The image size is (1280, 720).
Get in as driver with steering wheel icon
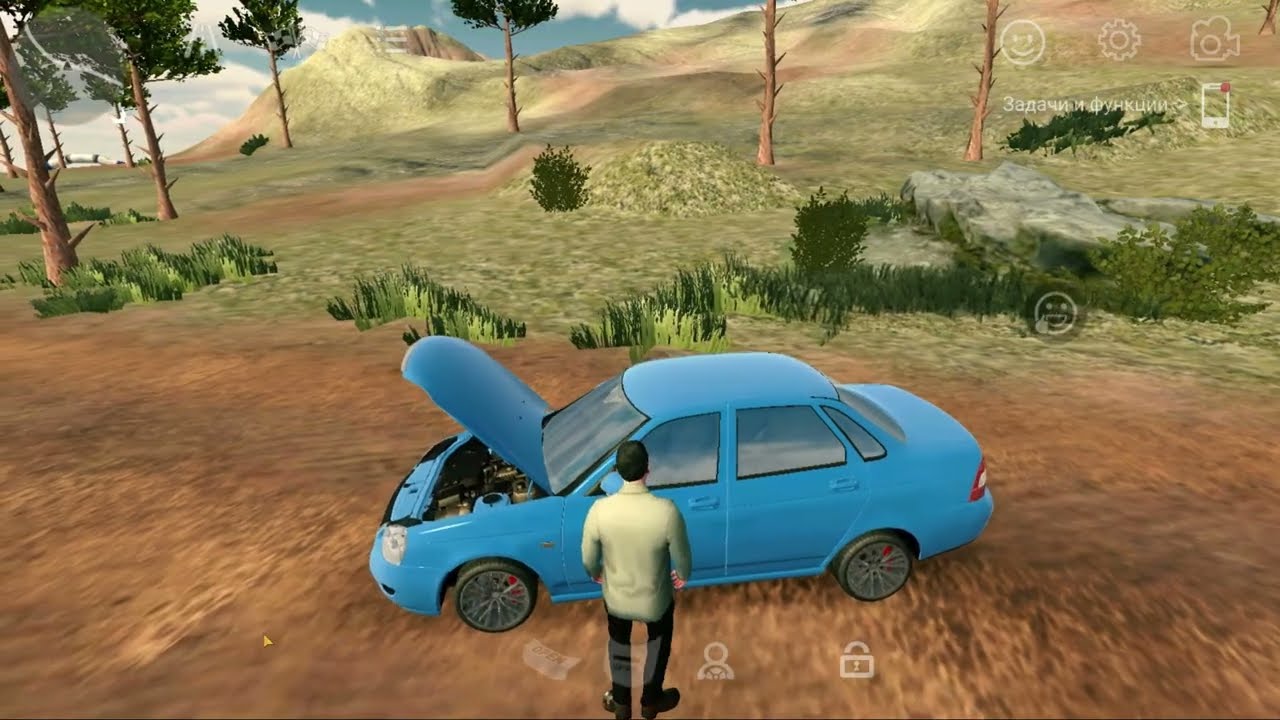714,660
